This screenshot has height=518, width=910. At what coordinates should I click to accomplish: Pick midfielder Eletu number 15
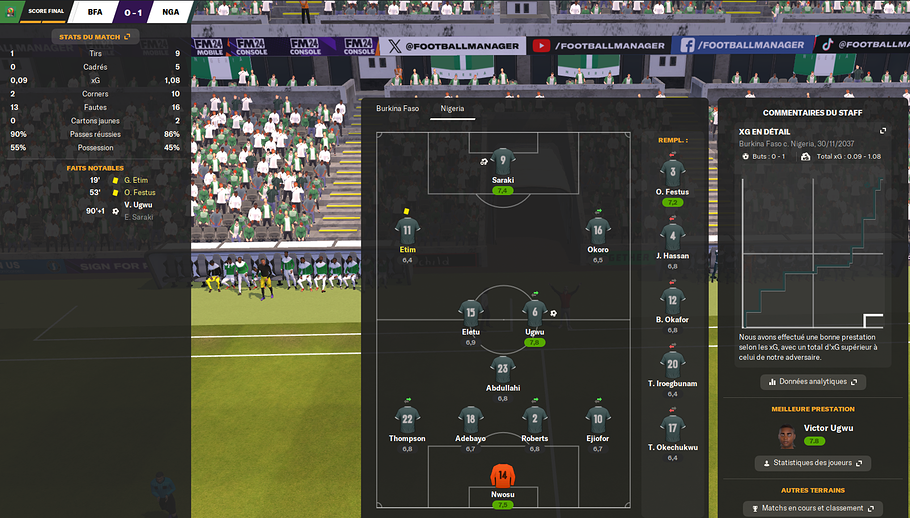(x=470, y=313)
